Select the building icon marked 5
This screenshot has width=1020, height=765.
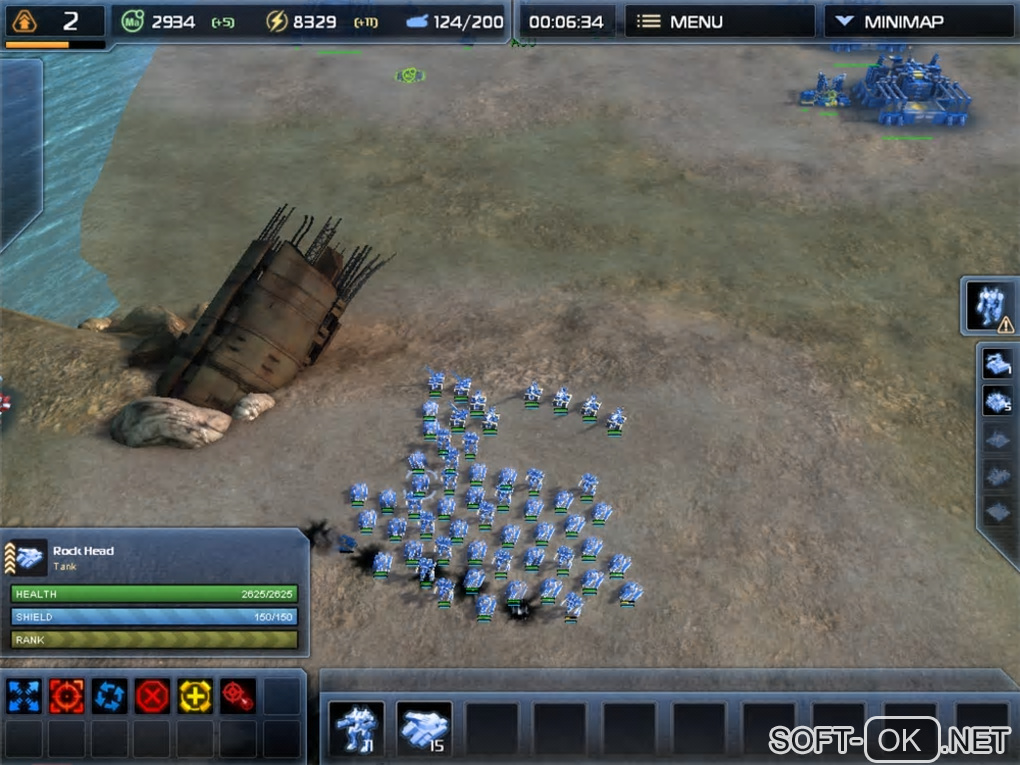tap(997, 402)
